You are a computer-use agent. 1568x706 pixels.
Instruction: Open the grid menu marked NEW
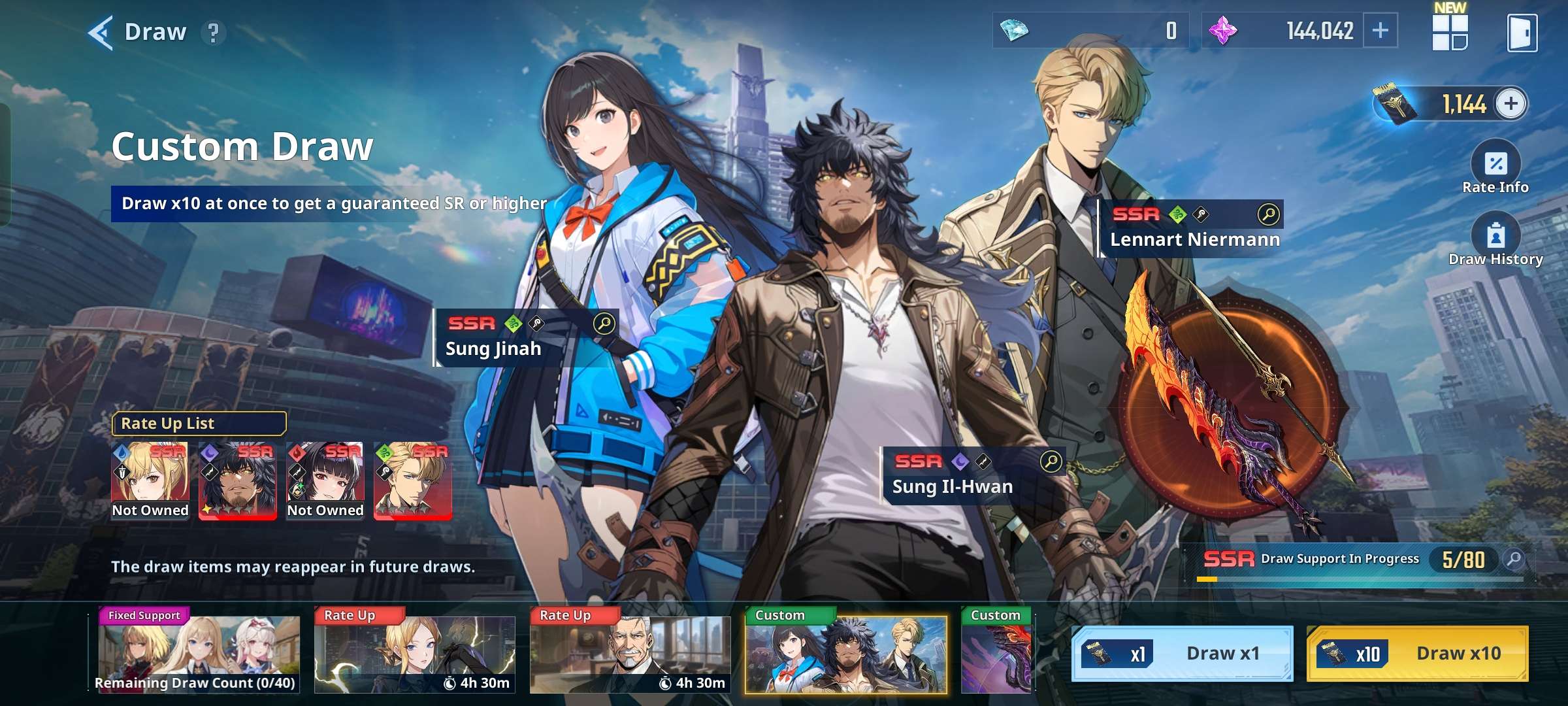click(x=1450, y=32)
